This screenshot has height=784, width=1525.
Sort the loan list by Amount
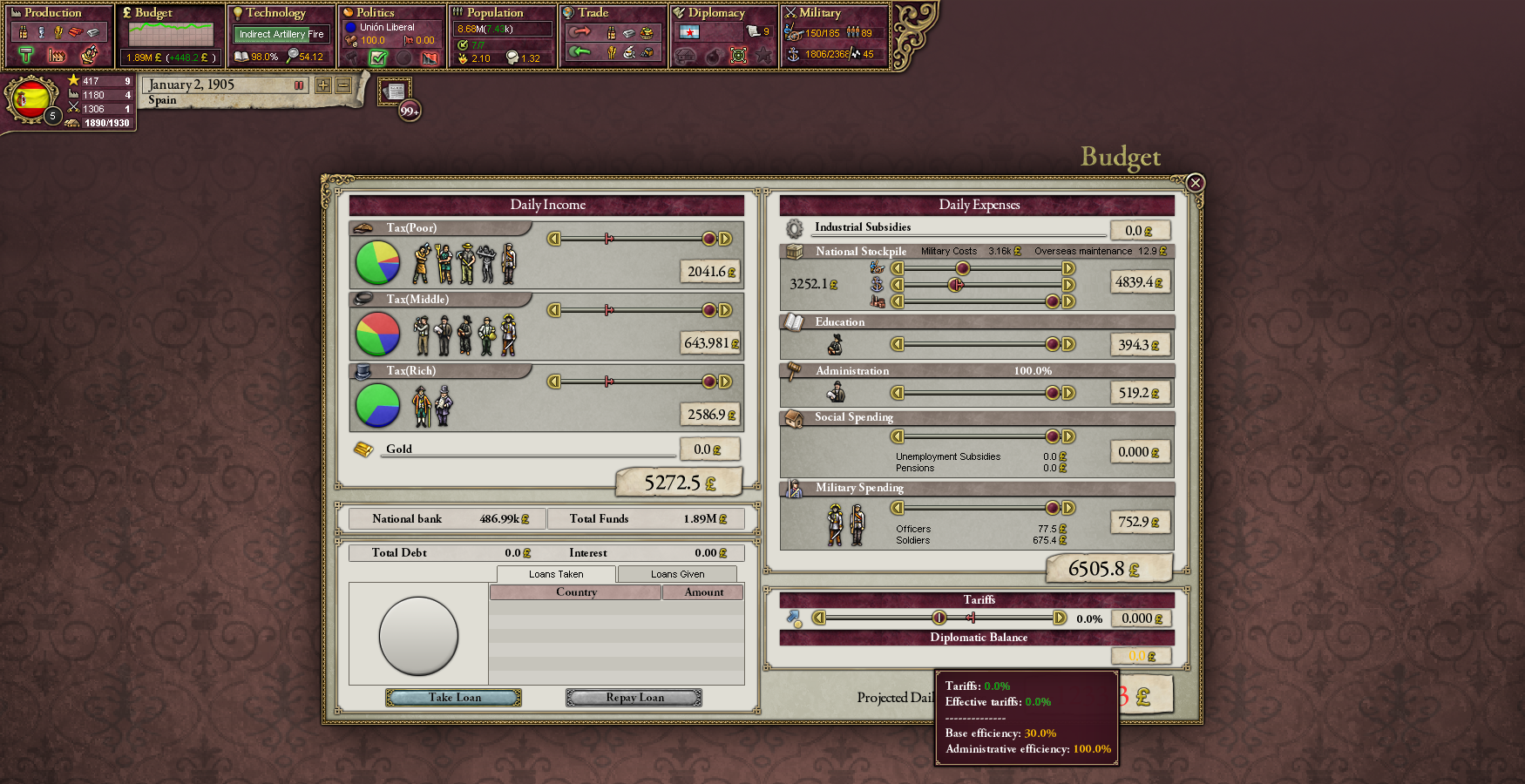[703, 592]
